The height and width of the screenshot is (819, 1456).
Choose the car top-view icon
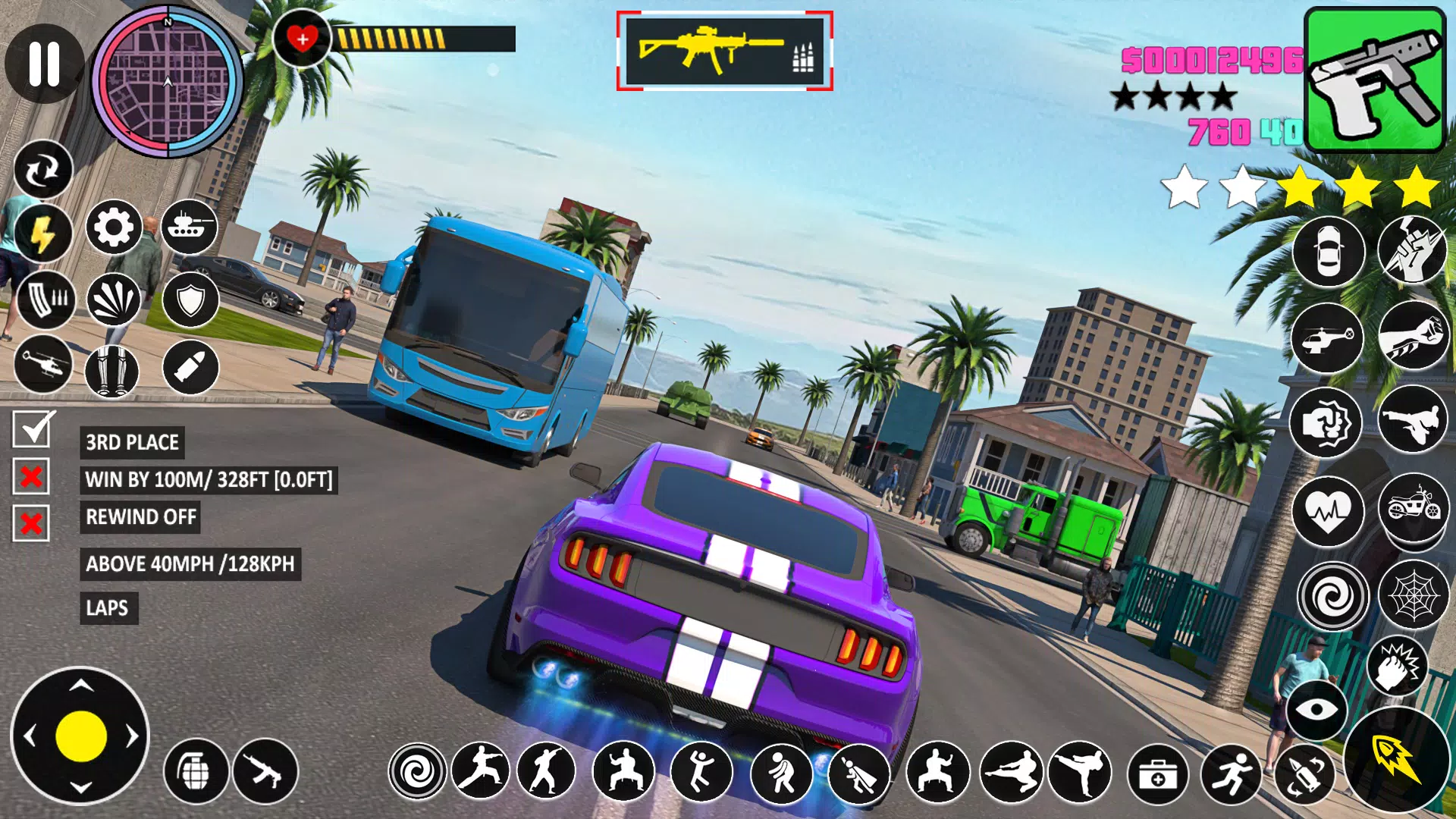click(1329, 252)
